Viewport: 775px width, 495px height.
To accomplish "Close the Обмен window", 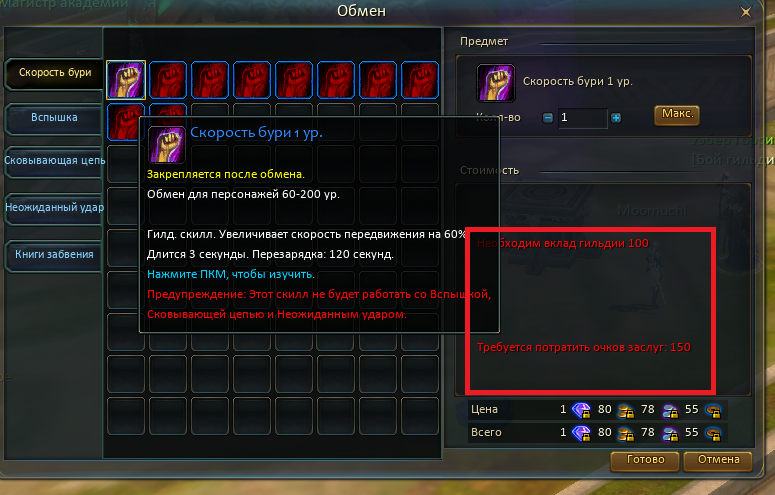I will (745, 12).
